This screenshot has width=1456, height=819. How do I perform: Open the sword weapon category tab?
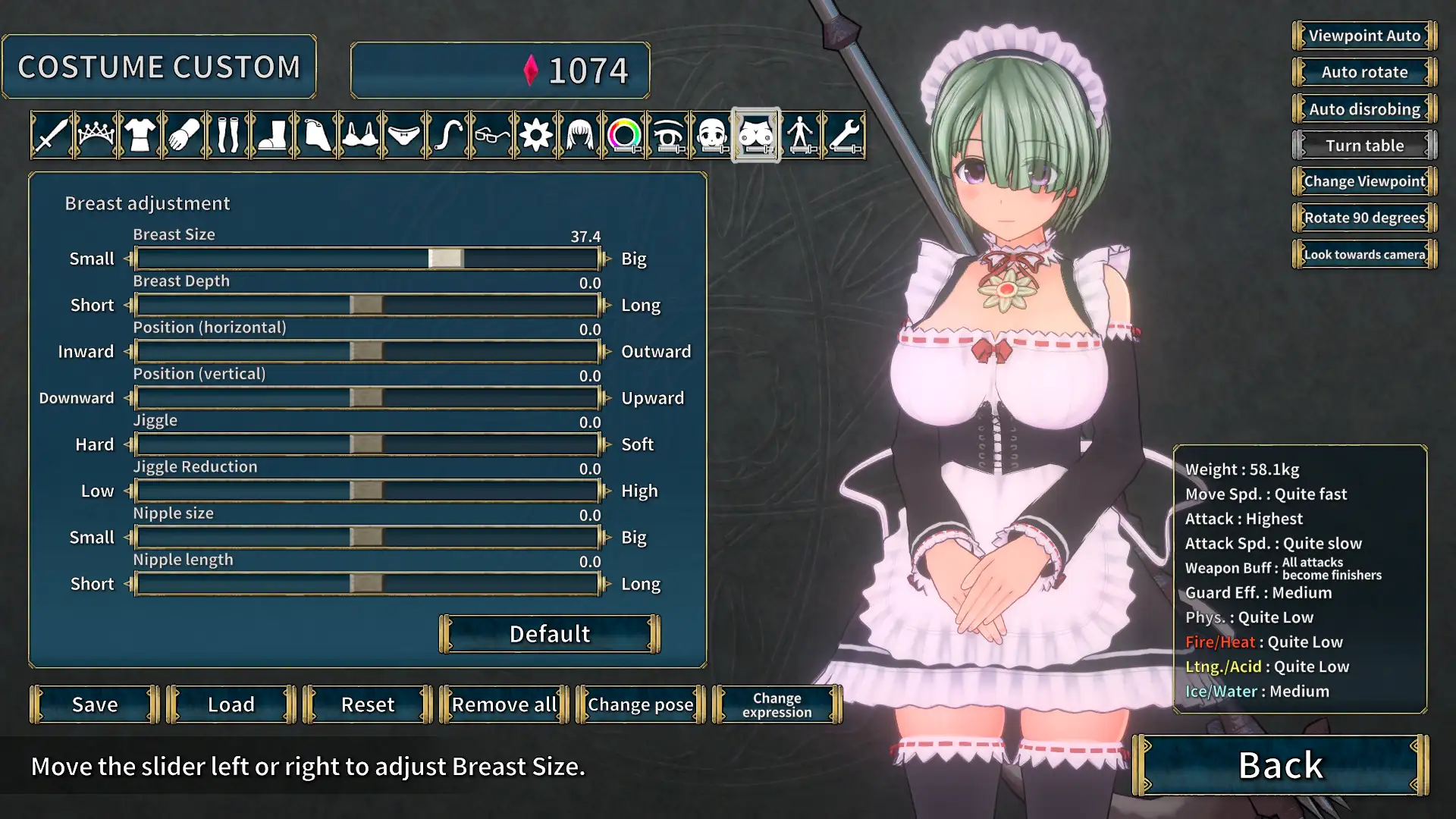(x=52, y=136)
